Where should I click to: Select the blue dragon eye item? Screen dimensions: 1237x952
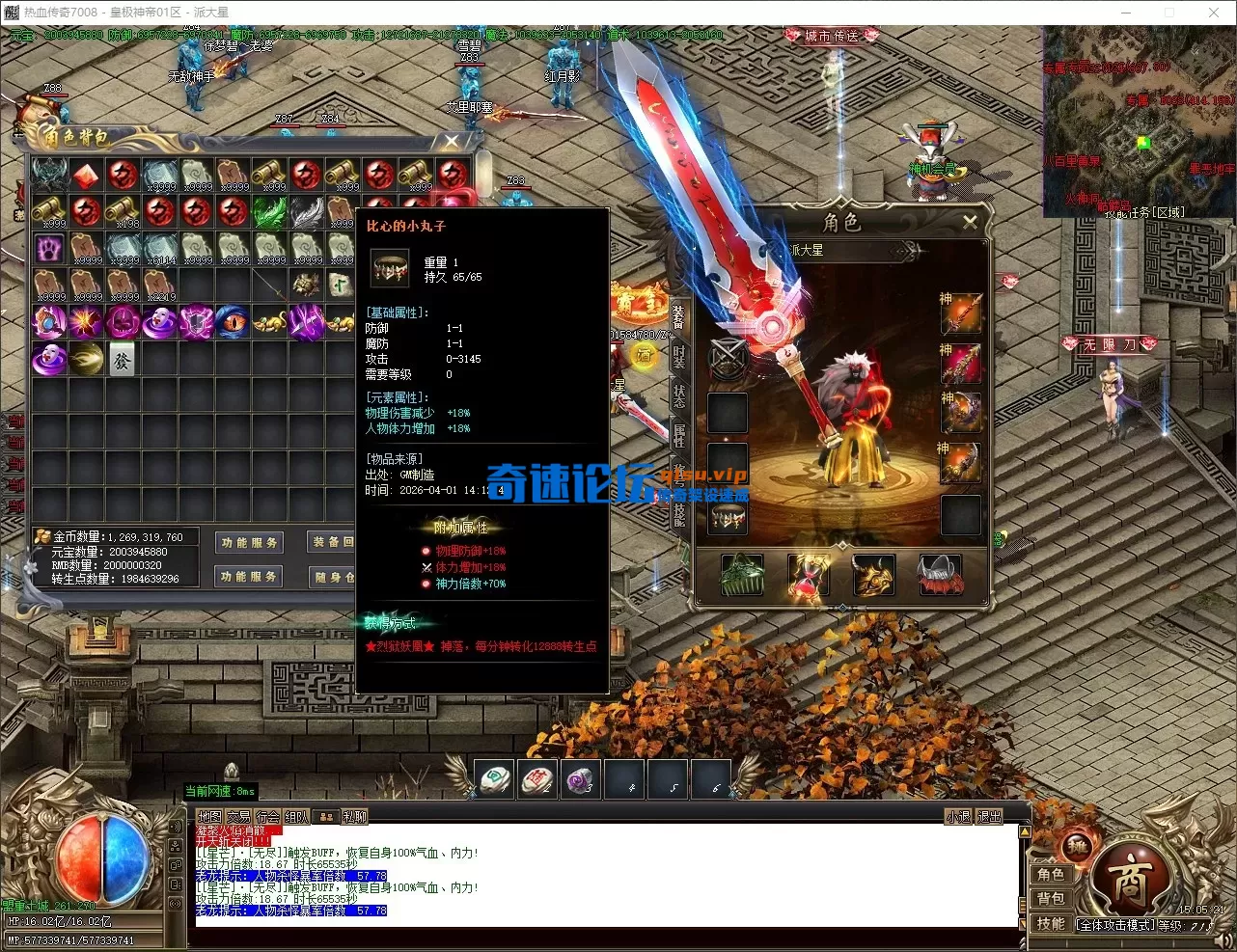click(232, 322)
